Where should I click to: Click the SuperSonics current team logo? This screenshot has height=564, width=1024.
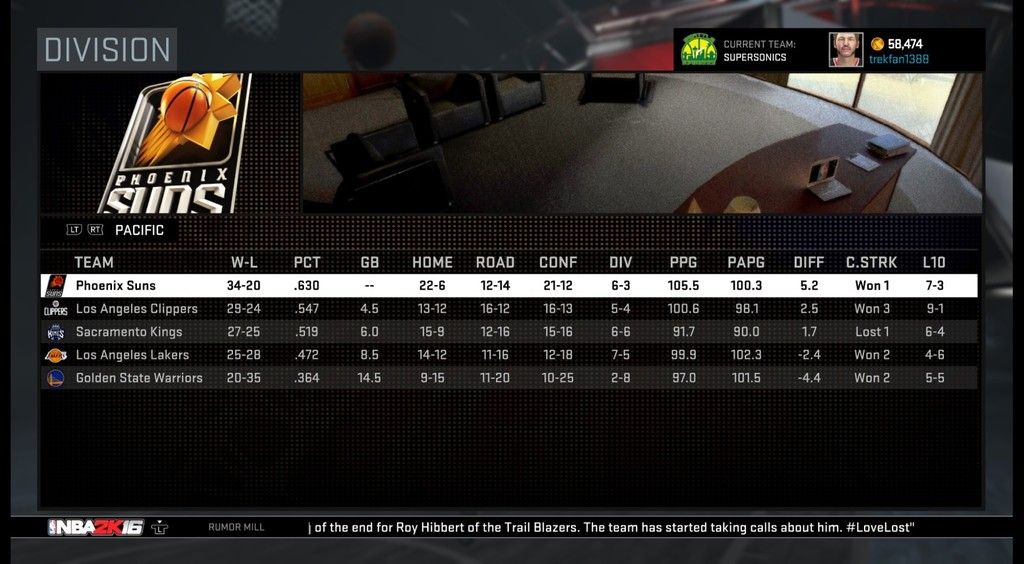coord(698,49)
